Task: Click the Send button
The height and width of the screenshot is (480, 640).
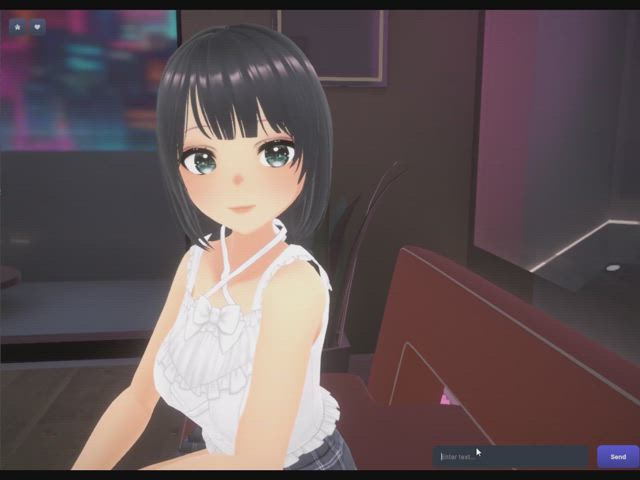Action: coord(617,457)
